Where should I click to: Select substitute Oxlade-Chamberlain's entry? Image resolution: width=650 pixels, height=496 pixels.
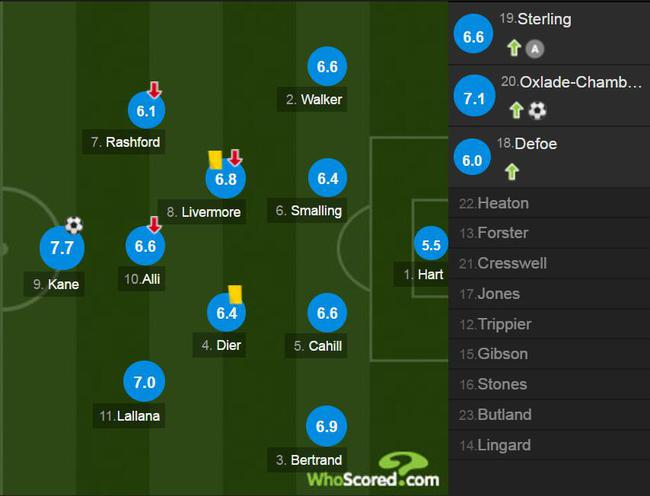(549, 96)
